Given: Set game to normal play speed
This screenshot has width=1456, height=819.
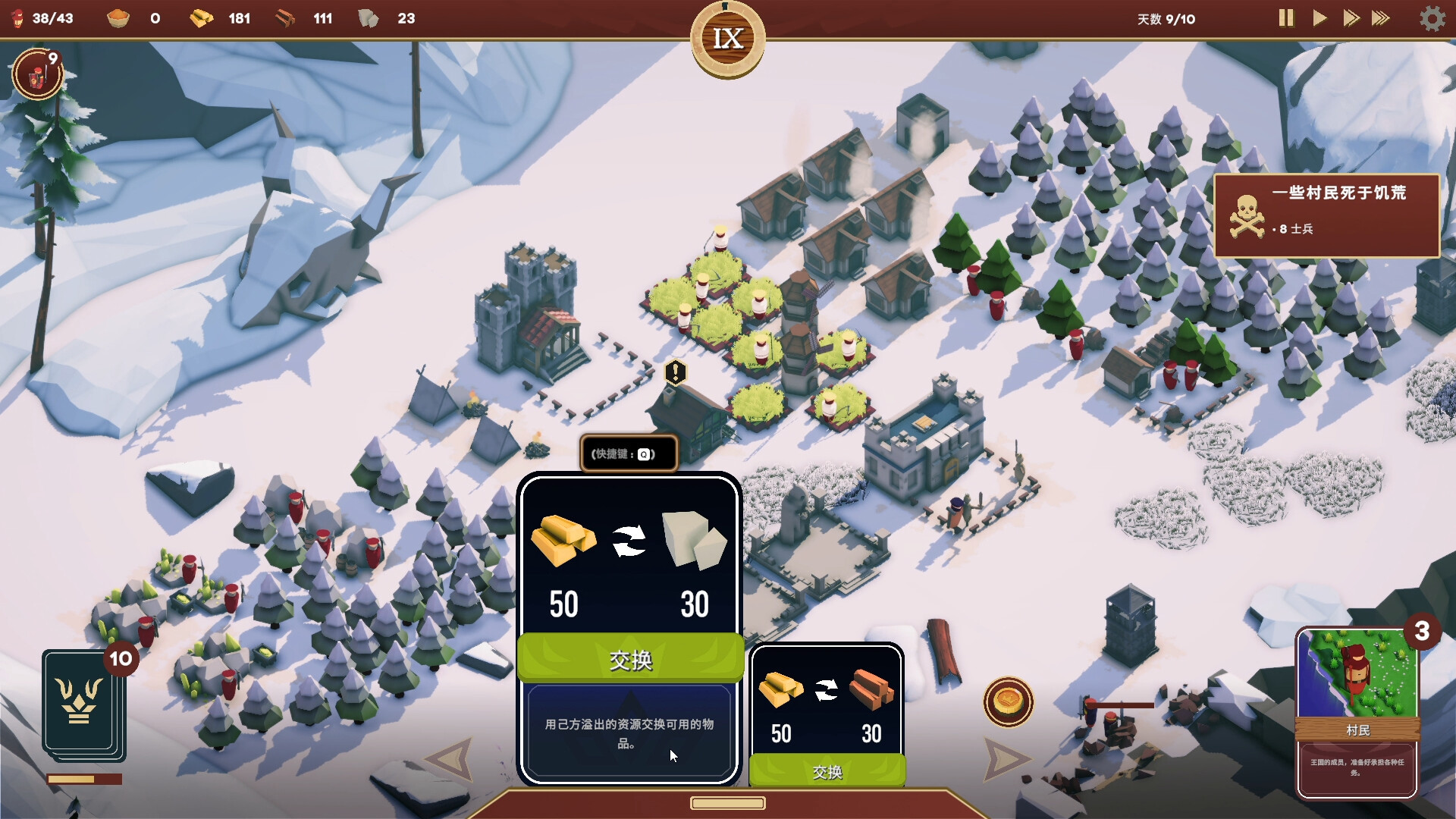Looking at the screenshot, I should [x=1319, y=18].
